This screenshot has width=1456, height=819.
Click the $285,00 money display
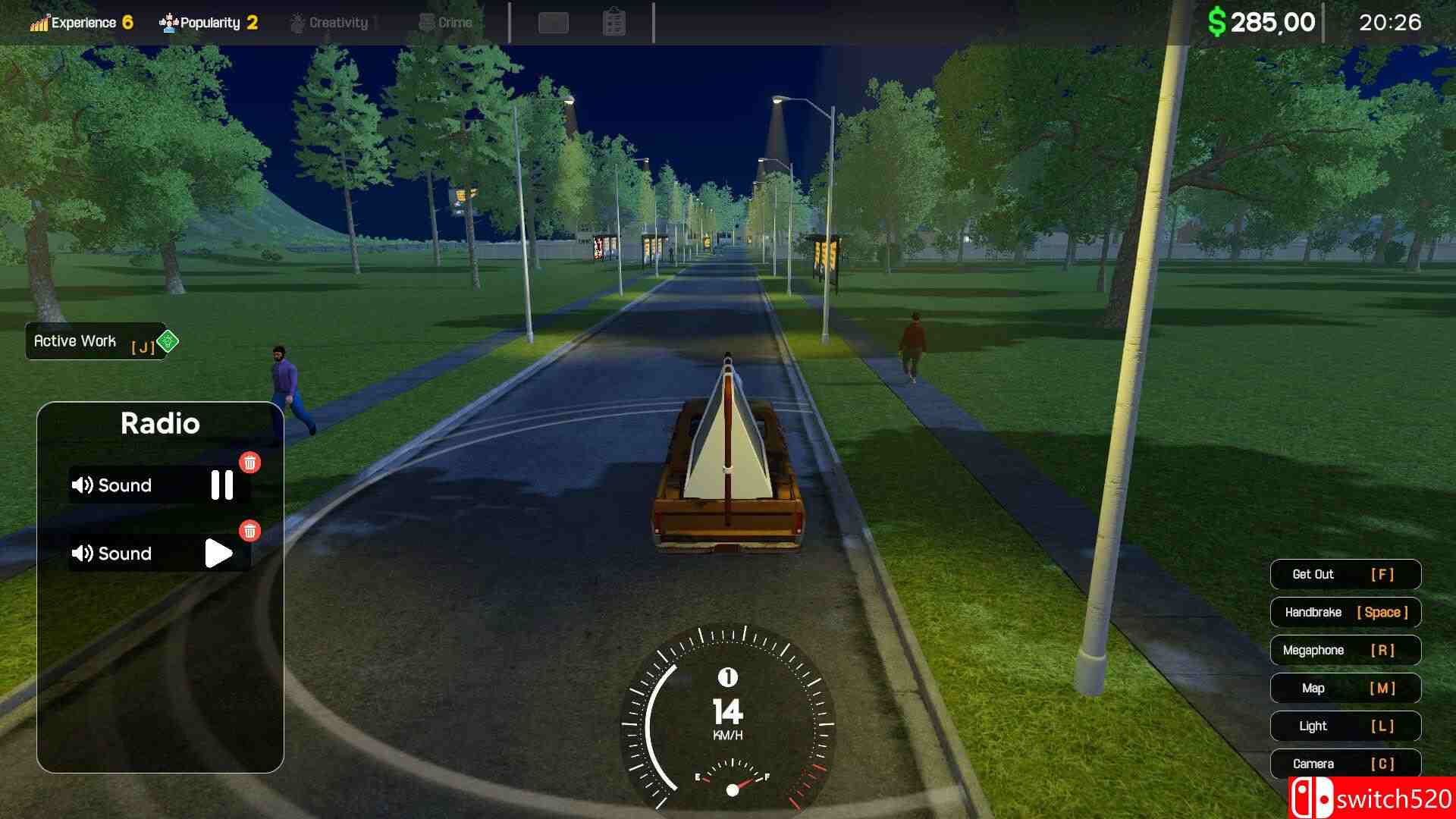1263,22
